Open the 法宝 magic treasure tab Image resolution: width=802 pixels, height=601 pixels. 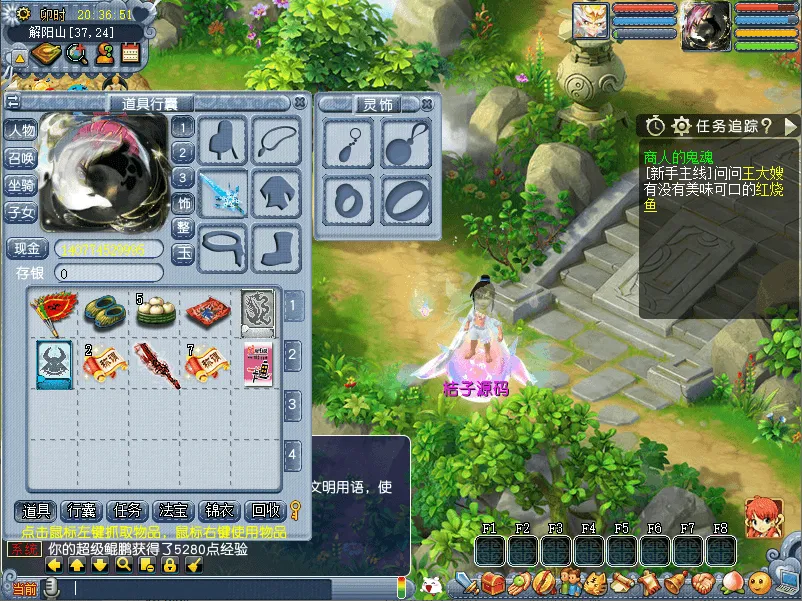click(x=174, y=511)
